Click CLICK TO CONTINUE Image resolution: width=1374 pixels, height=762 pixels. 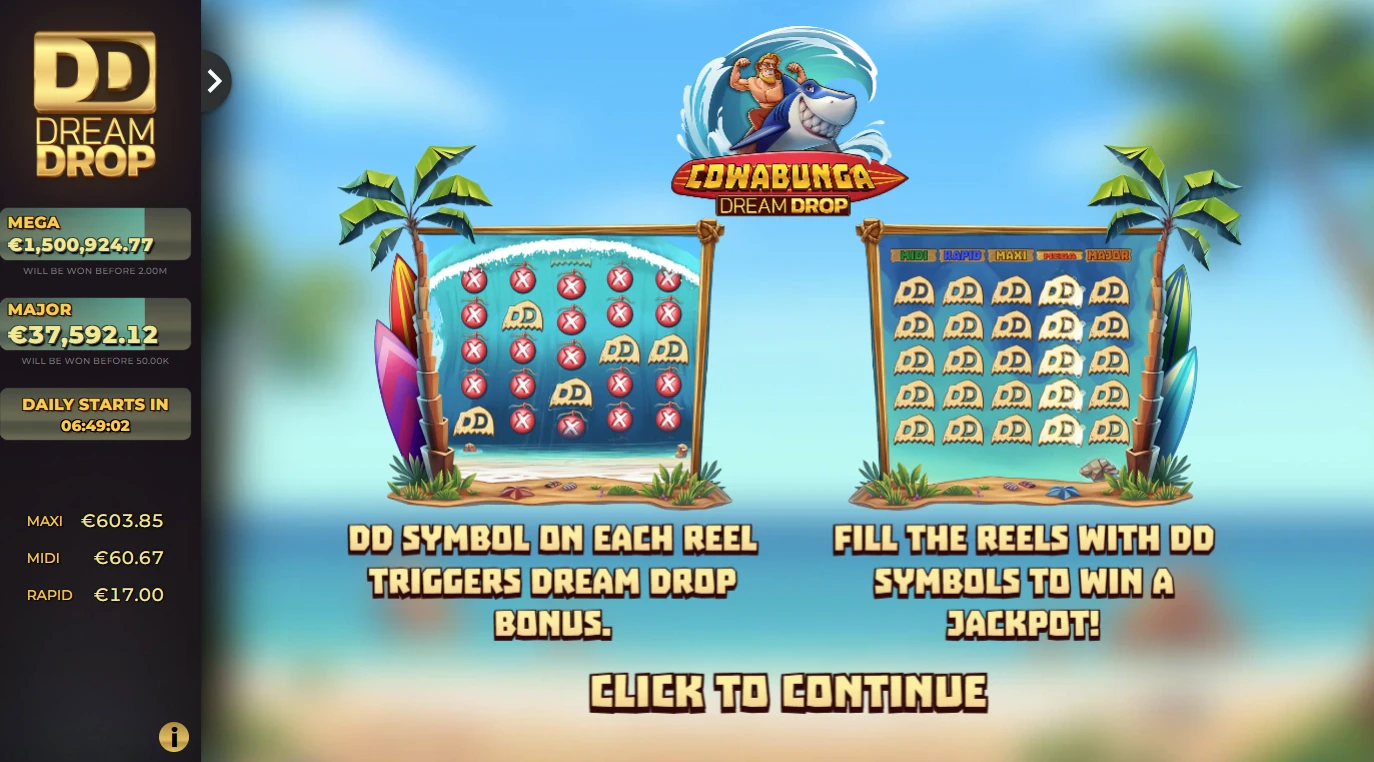[789, 690]
